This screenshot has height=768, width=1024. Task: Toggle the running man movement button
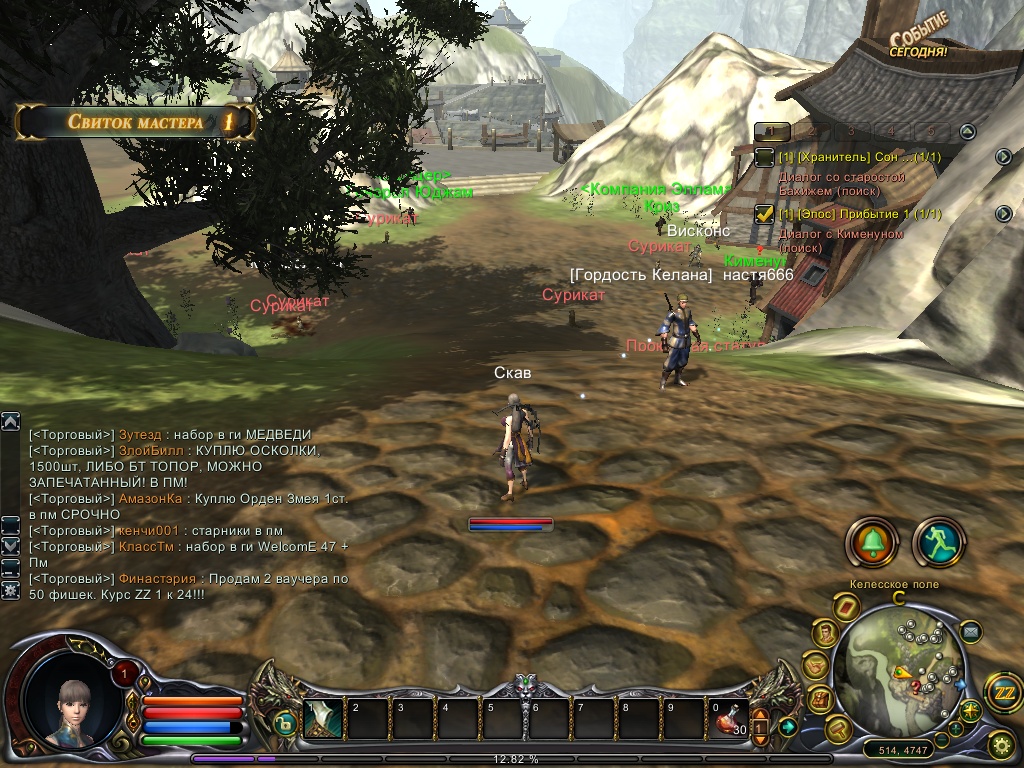pos(938,542)
